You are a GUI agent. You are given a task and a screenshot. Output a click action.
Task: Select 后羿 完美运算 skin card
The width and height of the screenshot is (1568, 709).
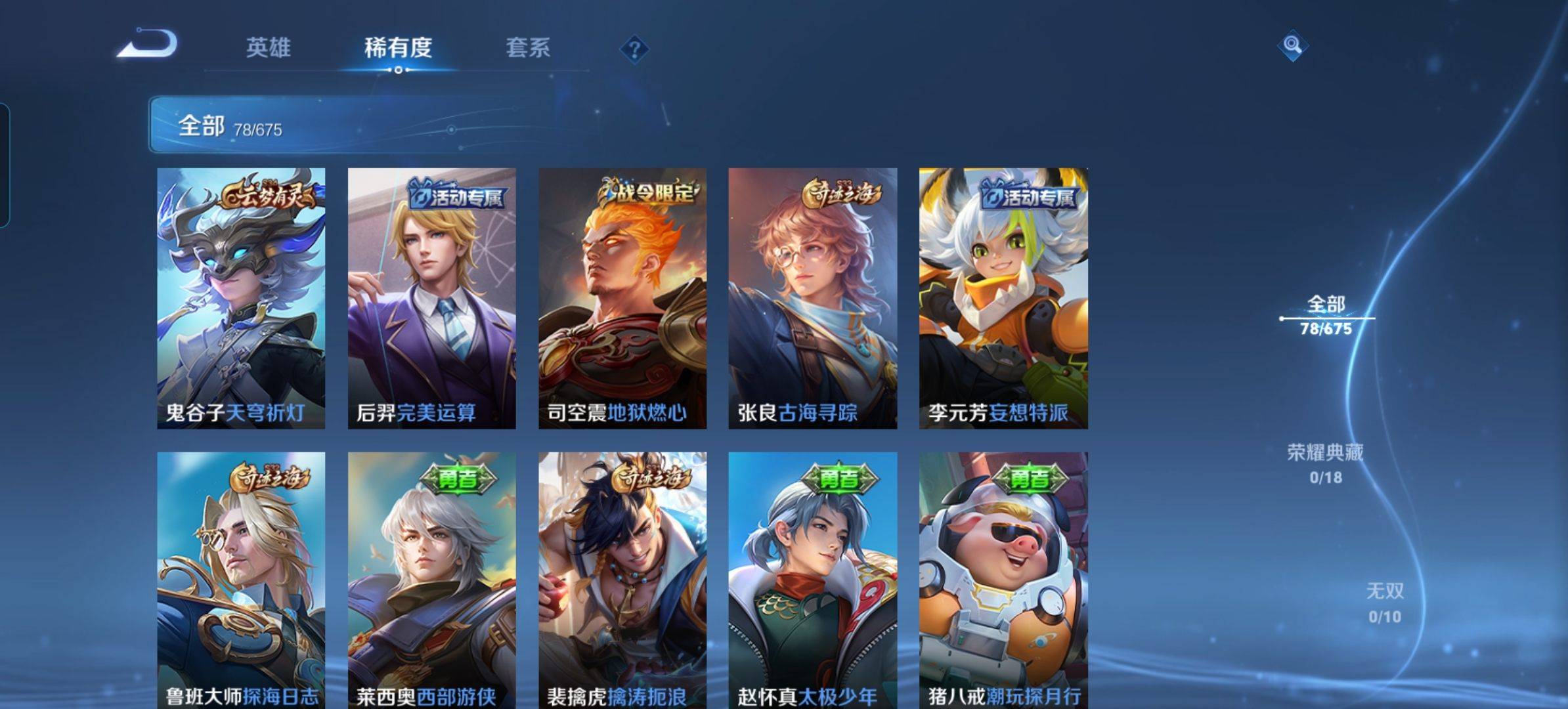coord(431,298)
